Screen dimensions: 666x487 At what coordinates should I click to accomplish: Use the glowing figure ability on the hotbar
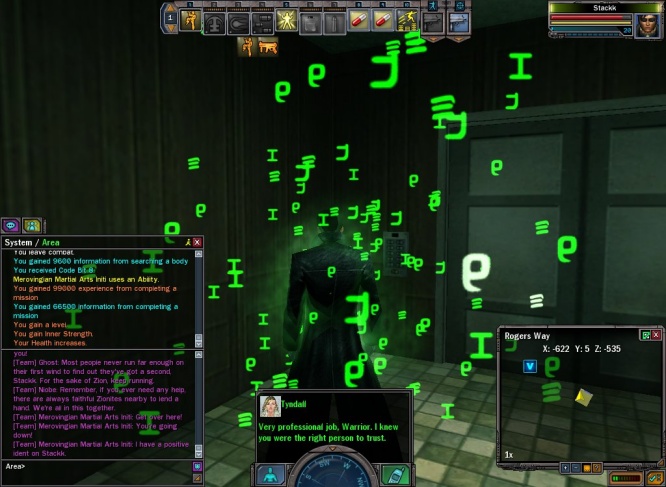(287, 20)
